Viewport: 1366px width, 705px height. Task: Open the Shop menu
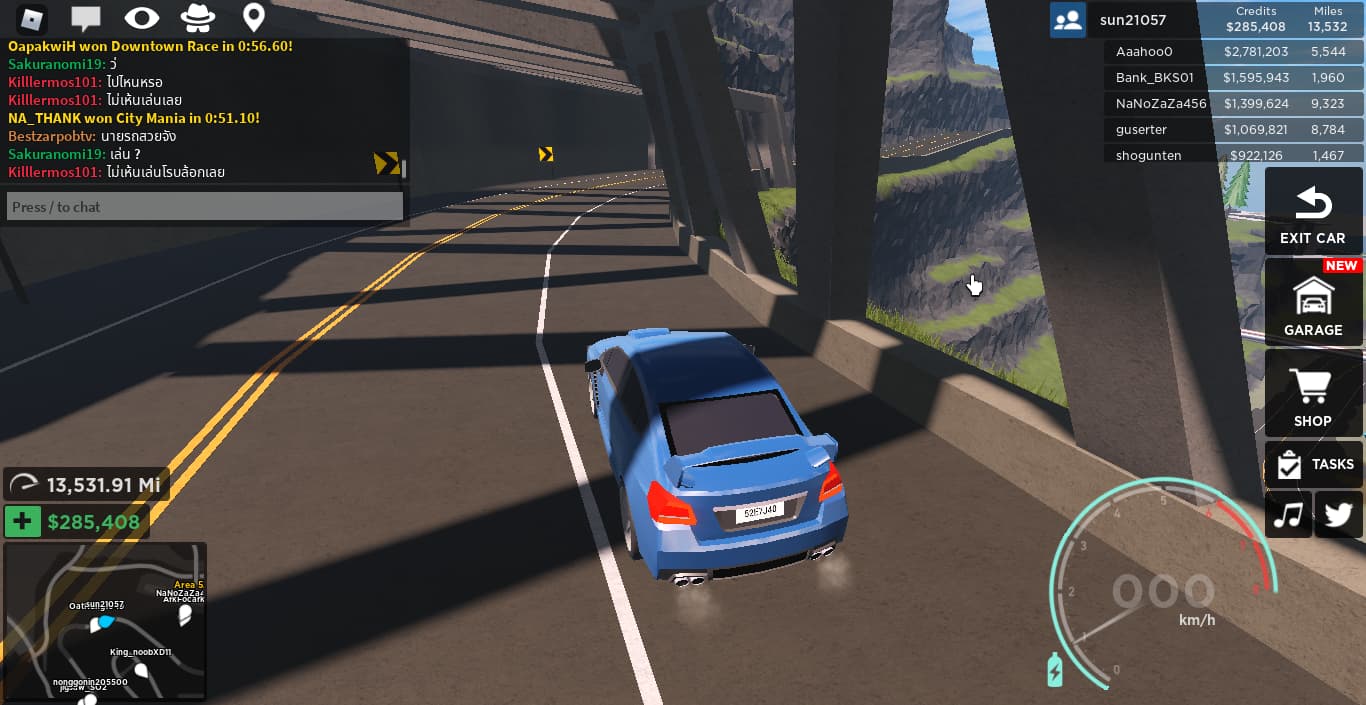point(1312,395)
